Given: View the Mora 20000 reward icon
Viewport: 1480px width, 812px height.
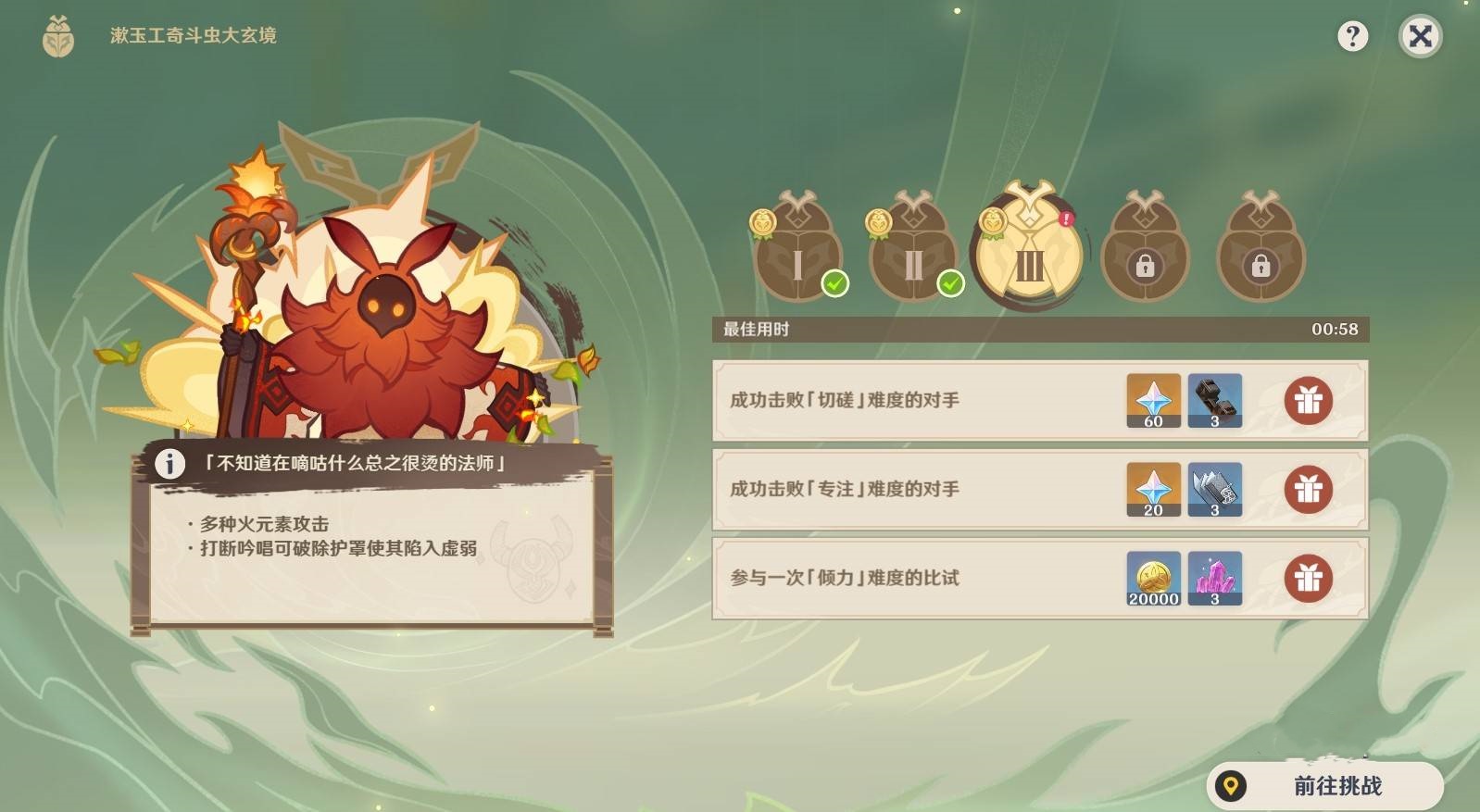Looking at the screenshot, I should [1153, 579].
